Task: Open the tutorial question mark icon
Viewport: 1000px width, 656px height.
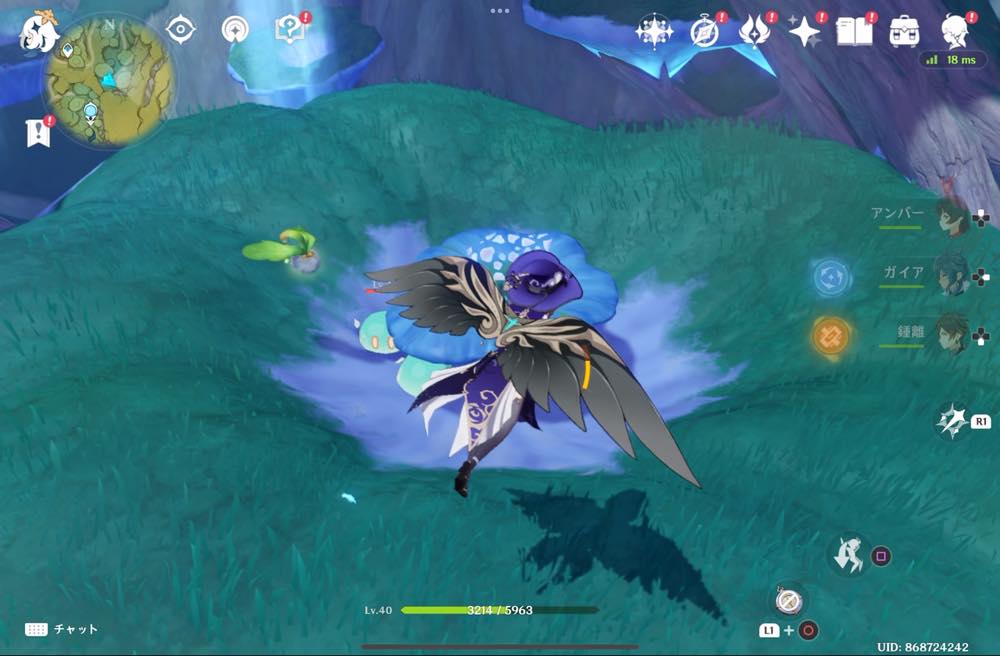Action: (x=289, y=30)
